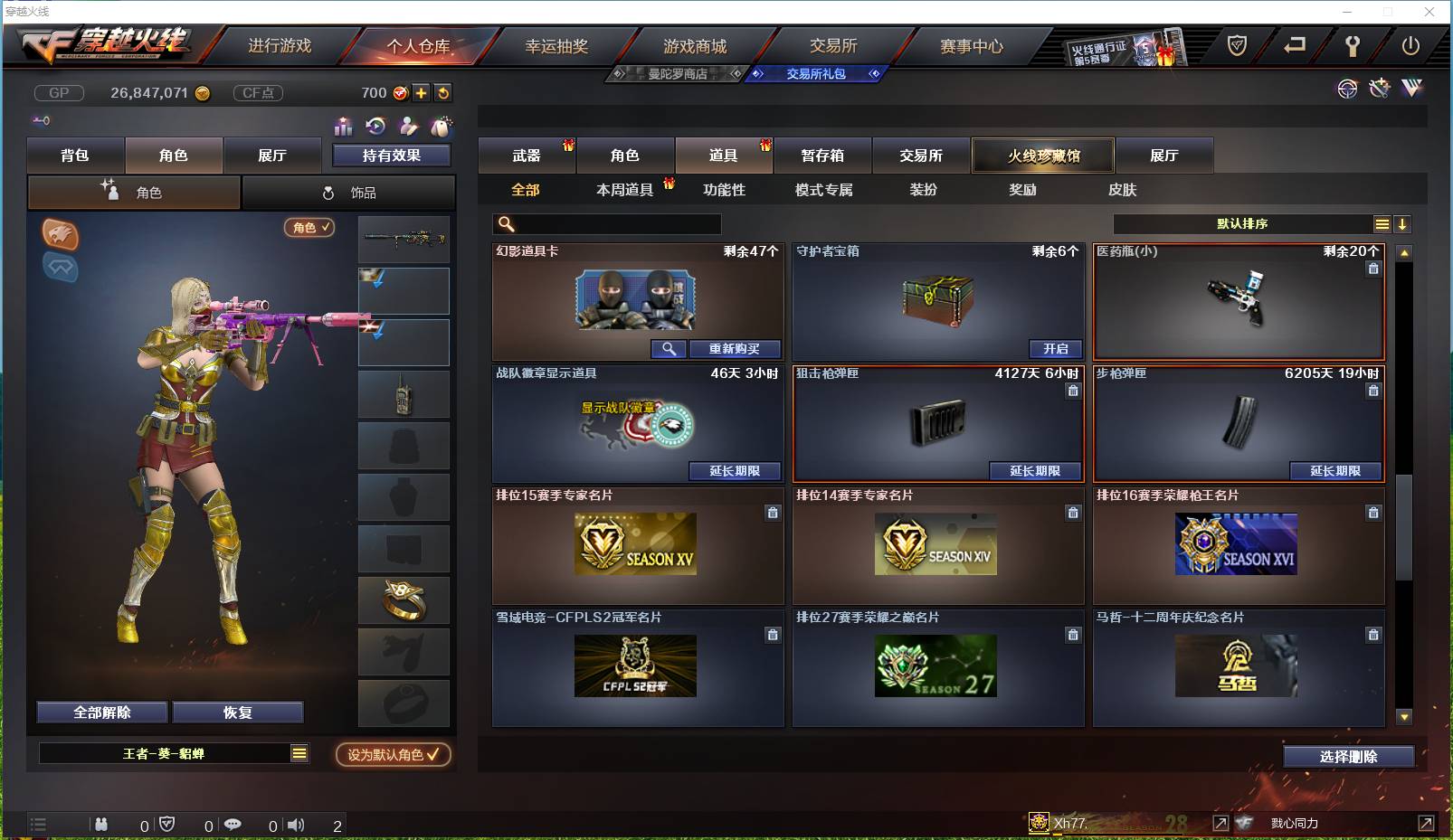Switch to the 火线珍藏馆 tab

coord(1042,155)
